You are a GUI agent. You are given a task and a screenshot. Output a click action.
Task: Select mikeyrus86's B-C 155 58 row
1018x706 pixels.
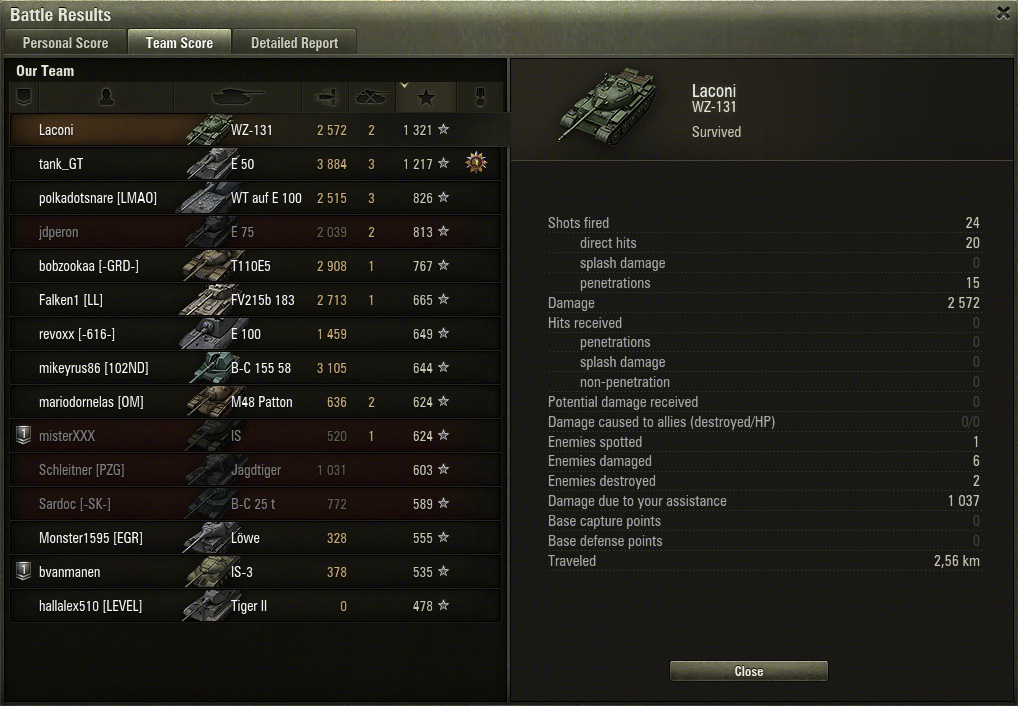[x=255, y=368]
